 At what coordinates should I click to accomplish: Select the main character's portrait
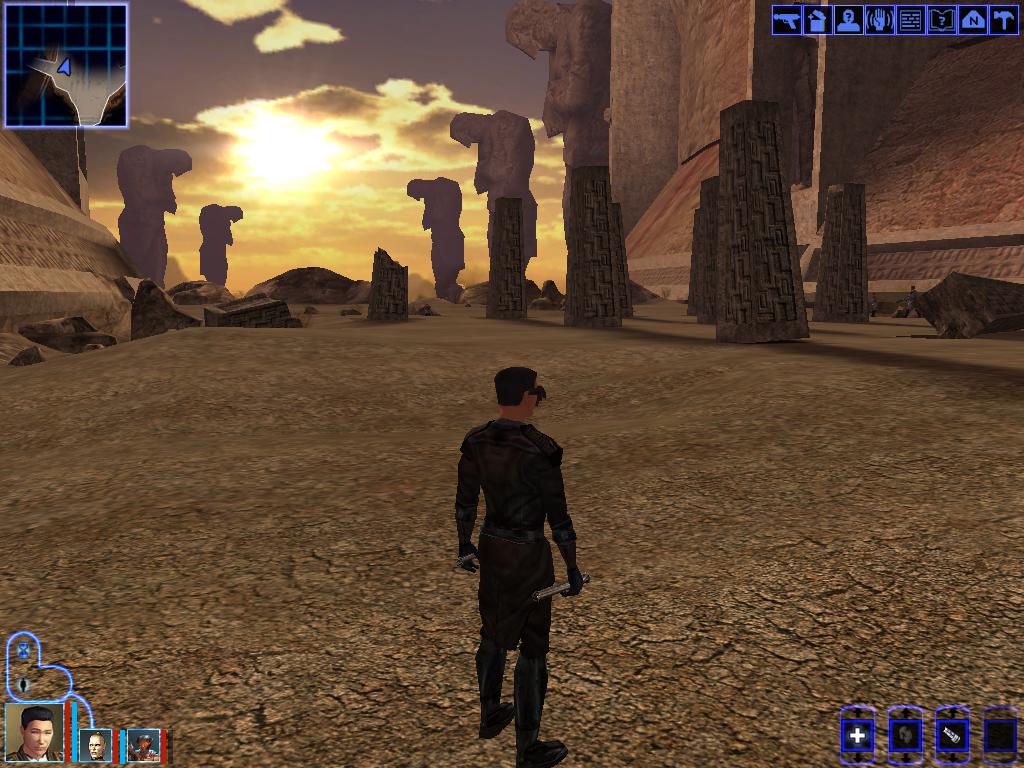tap(34, 732)
